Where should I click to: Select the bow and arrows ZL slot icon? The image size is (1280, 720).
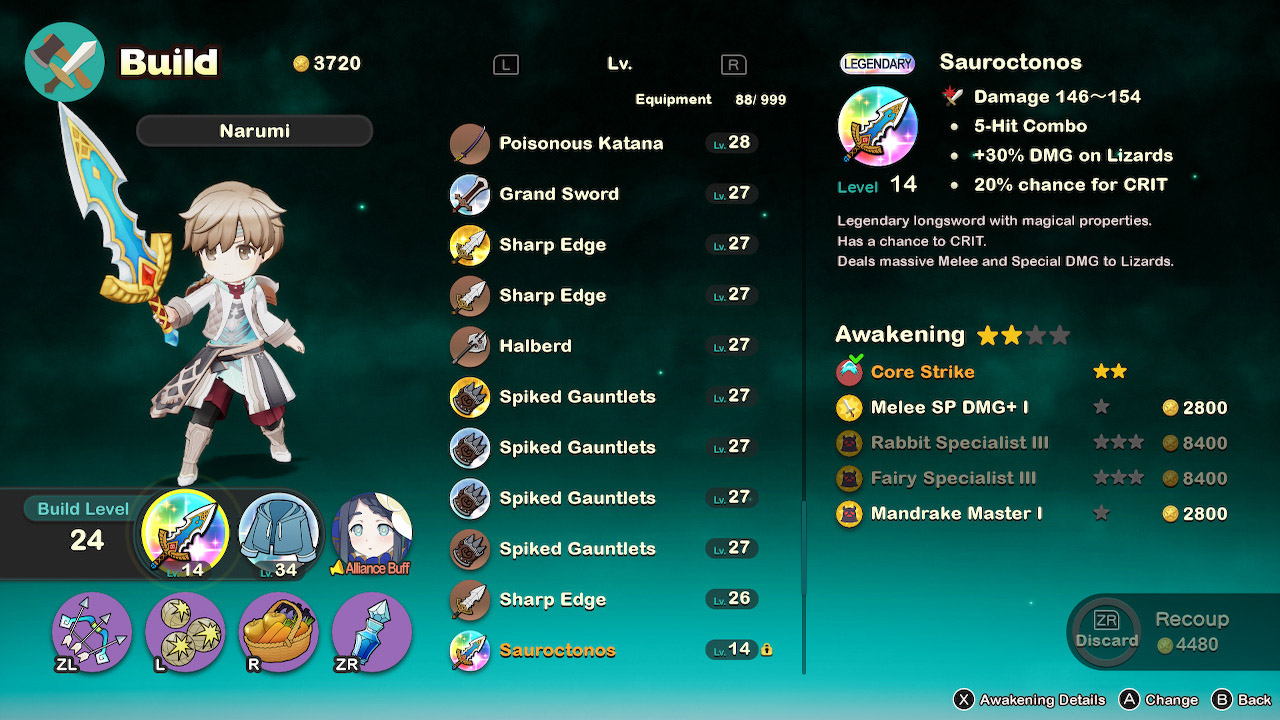pyautogui.click(x=90, y=633)
